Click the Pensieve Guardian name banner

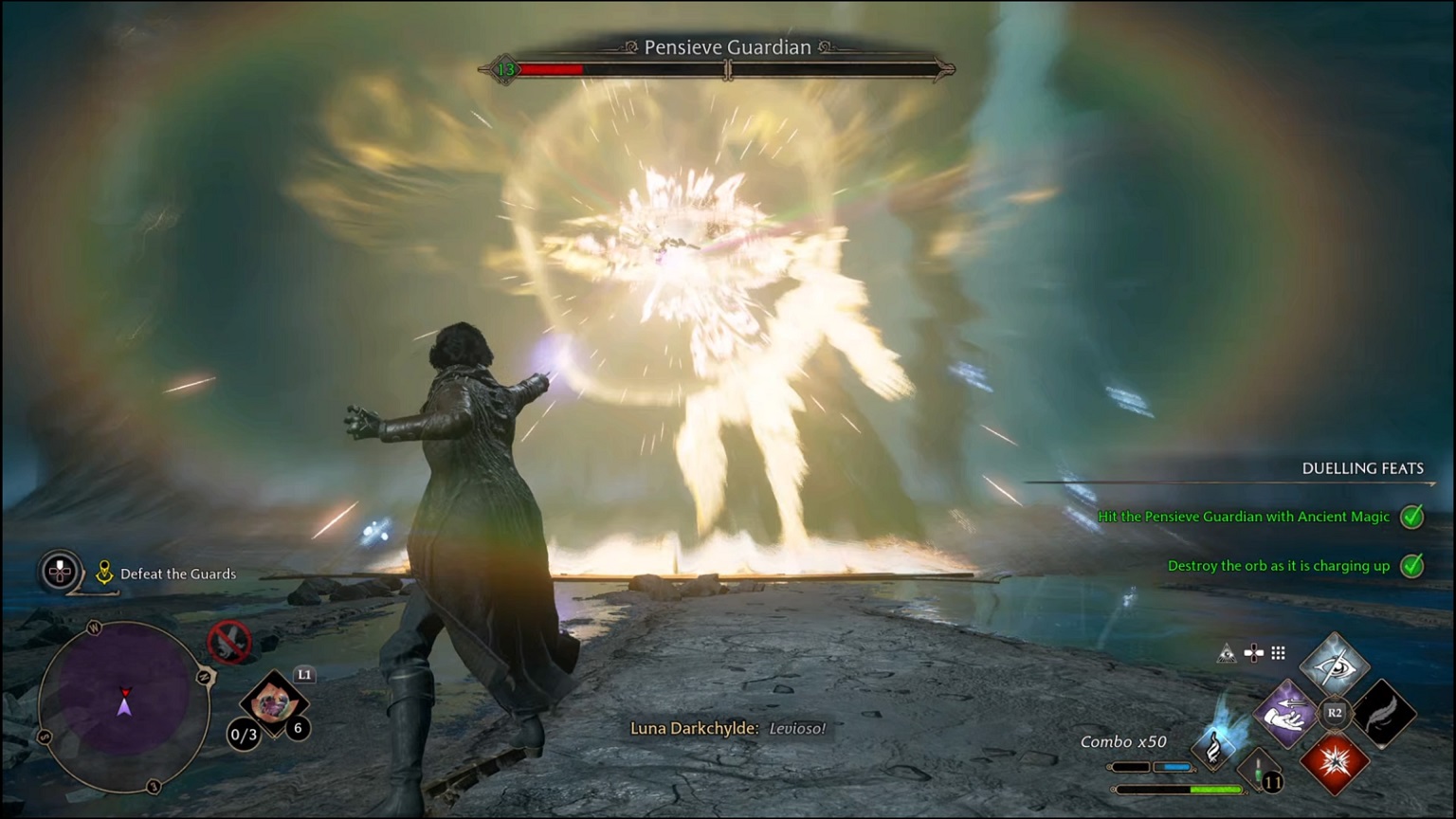(728, 46)
